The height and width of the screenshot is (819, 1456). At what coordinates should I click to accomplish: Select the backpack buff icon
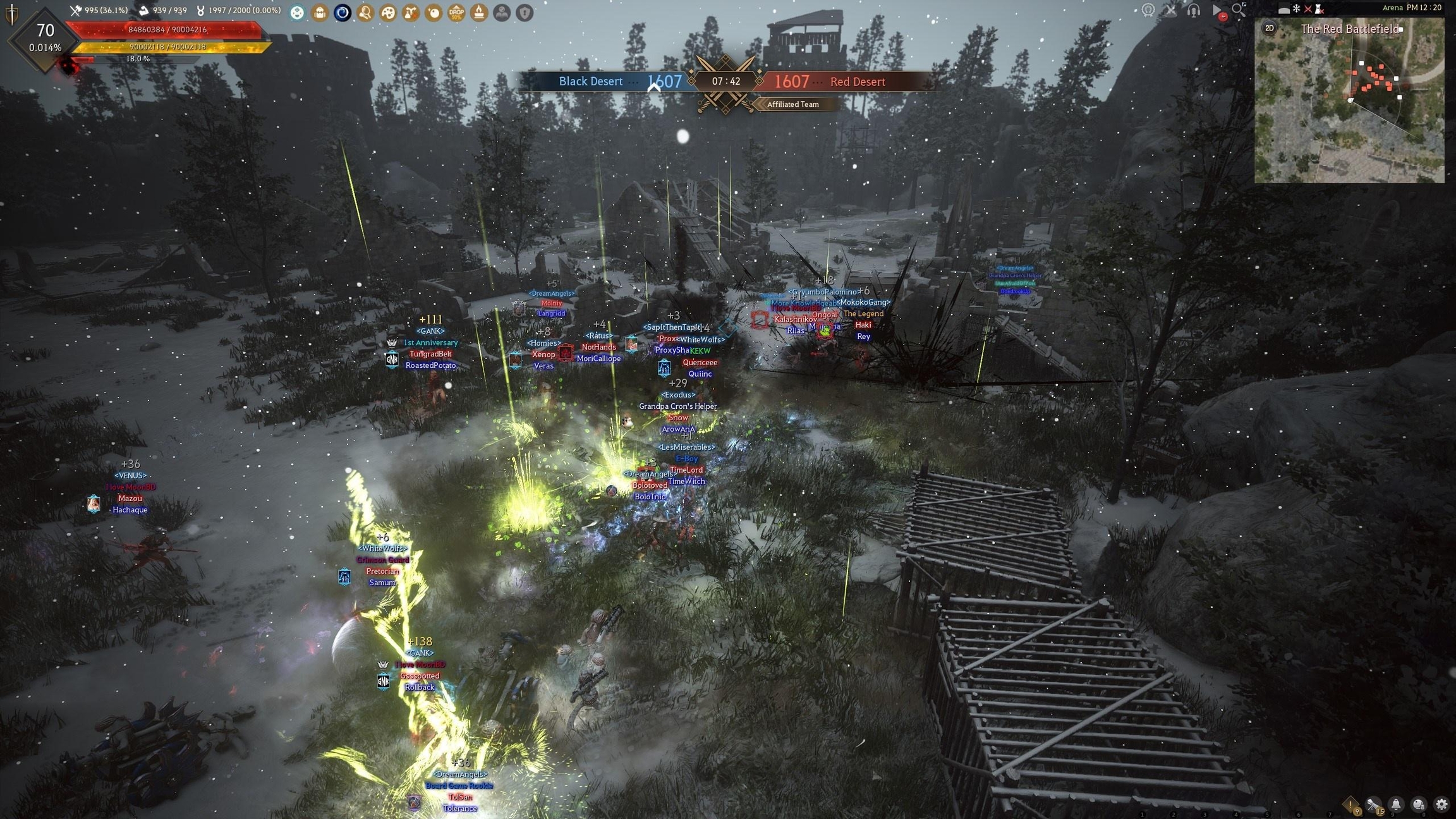320,12
